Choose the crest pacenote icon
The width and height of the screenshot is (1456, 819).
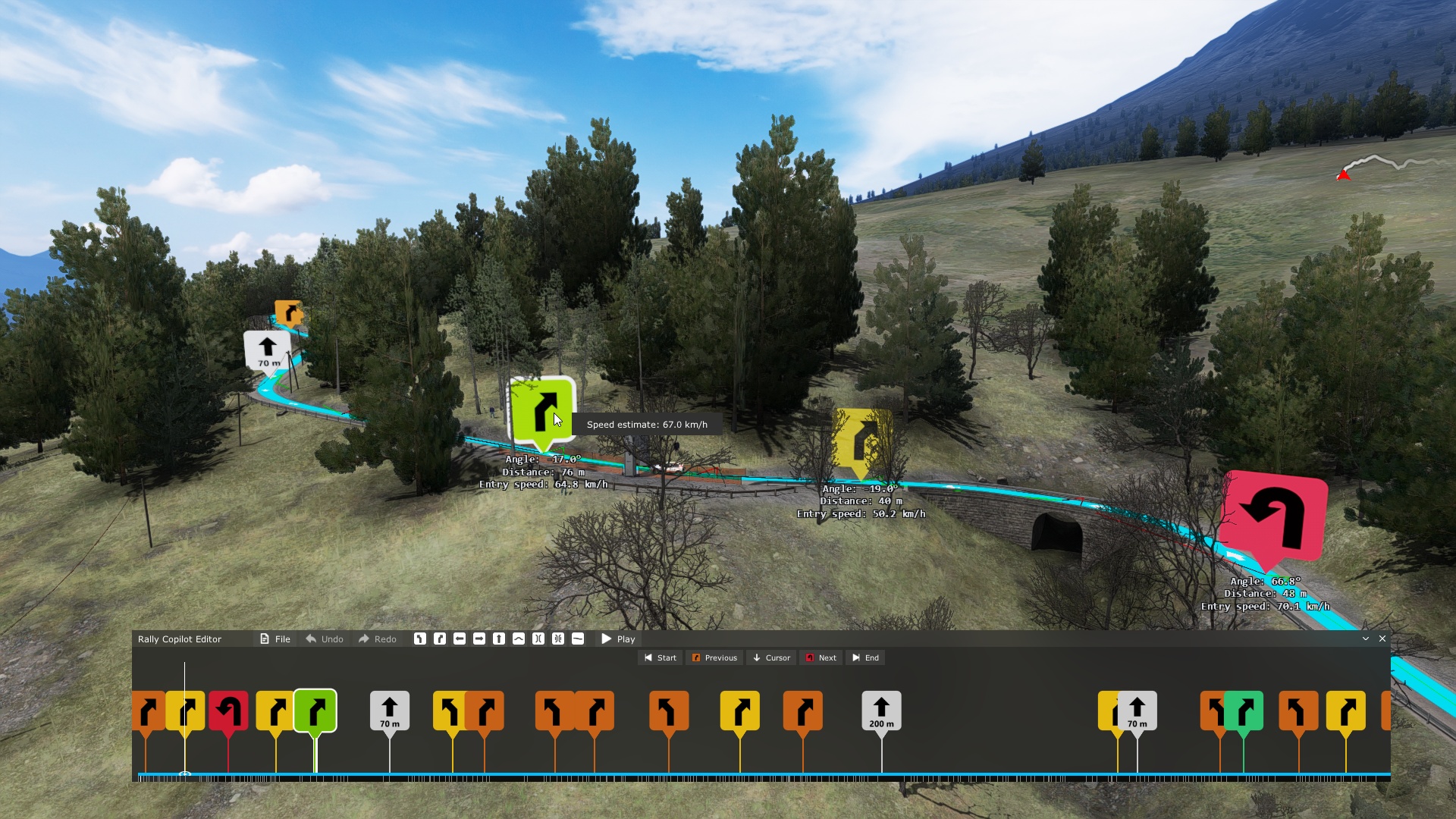(x=519, y=639)
